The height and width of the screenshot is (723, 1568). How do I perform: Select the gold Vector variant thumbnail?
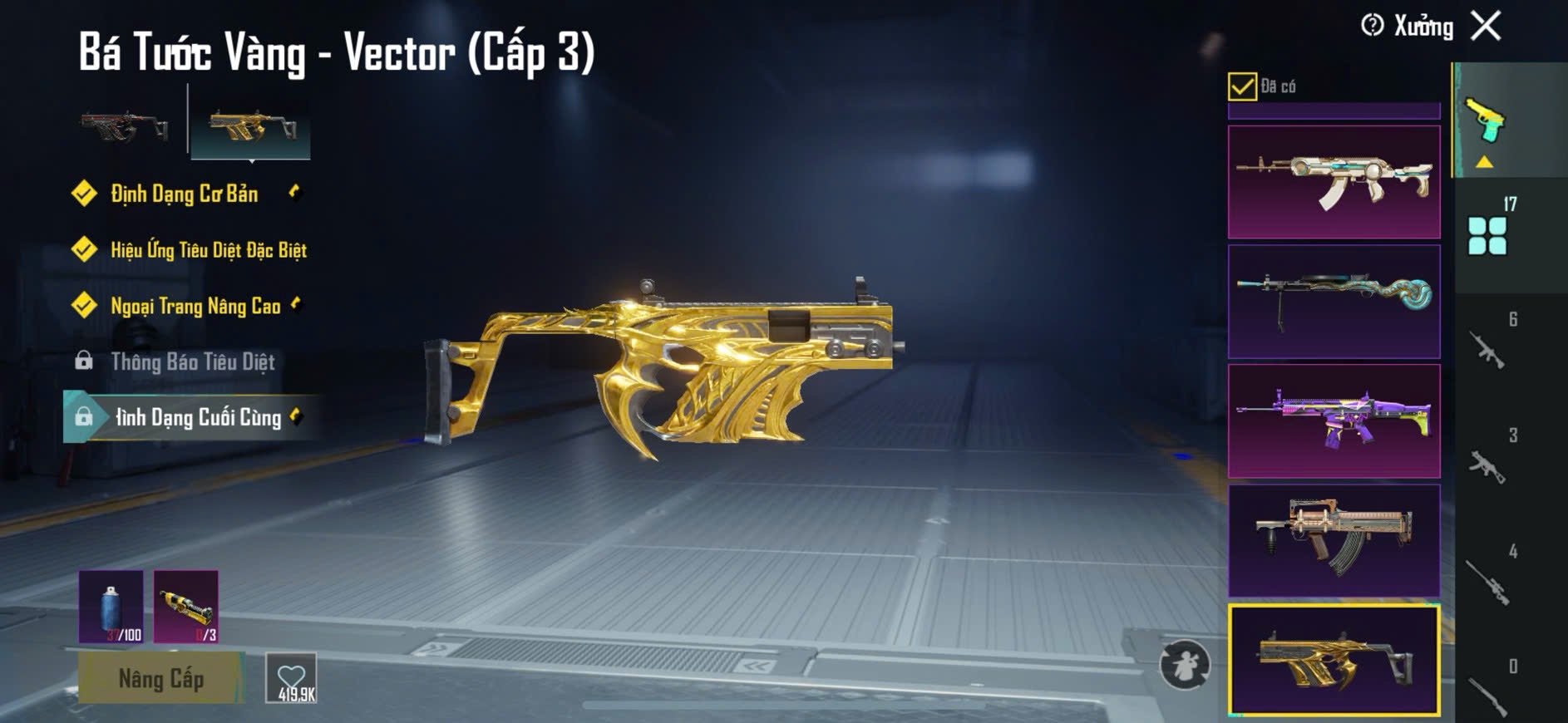251,127
